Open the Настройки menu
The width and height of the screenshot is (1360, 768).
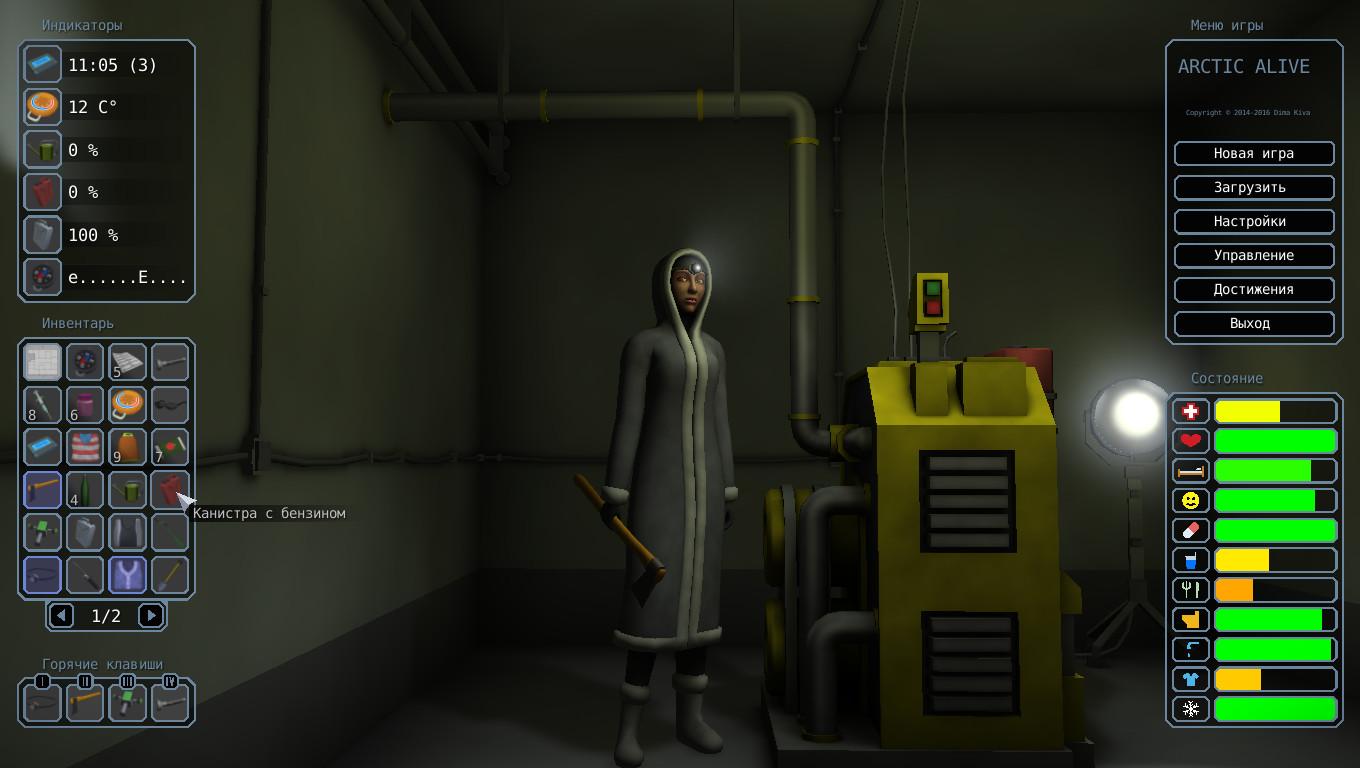[x=1254, y=221]
